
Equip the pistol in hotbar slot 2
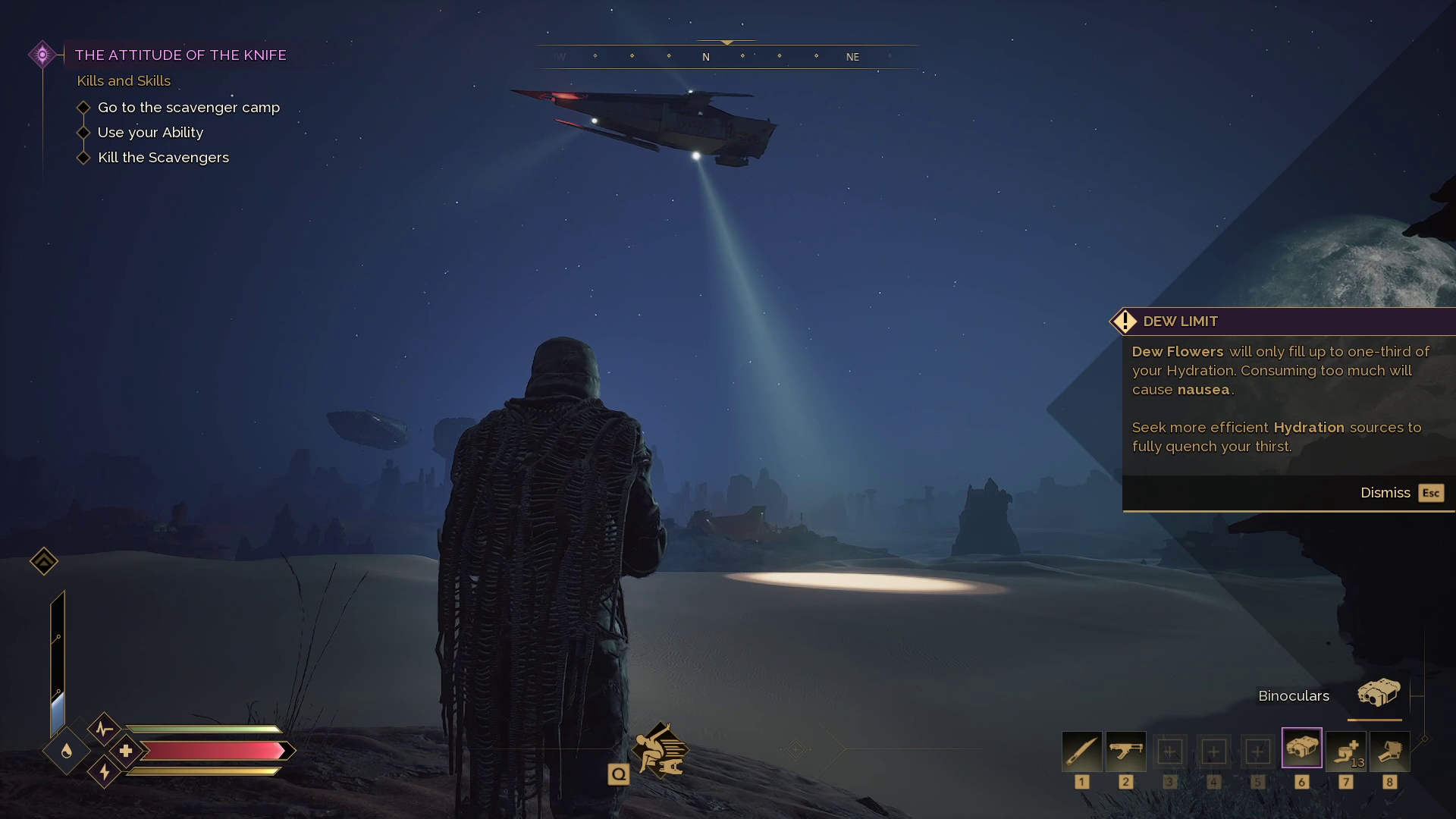[x=1125, y=751]
